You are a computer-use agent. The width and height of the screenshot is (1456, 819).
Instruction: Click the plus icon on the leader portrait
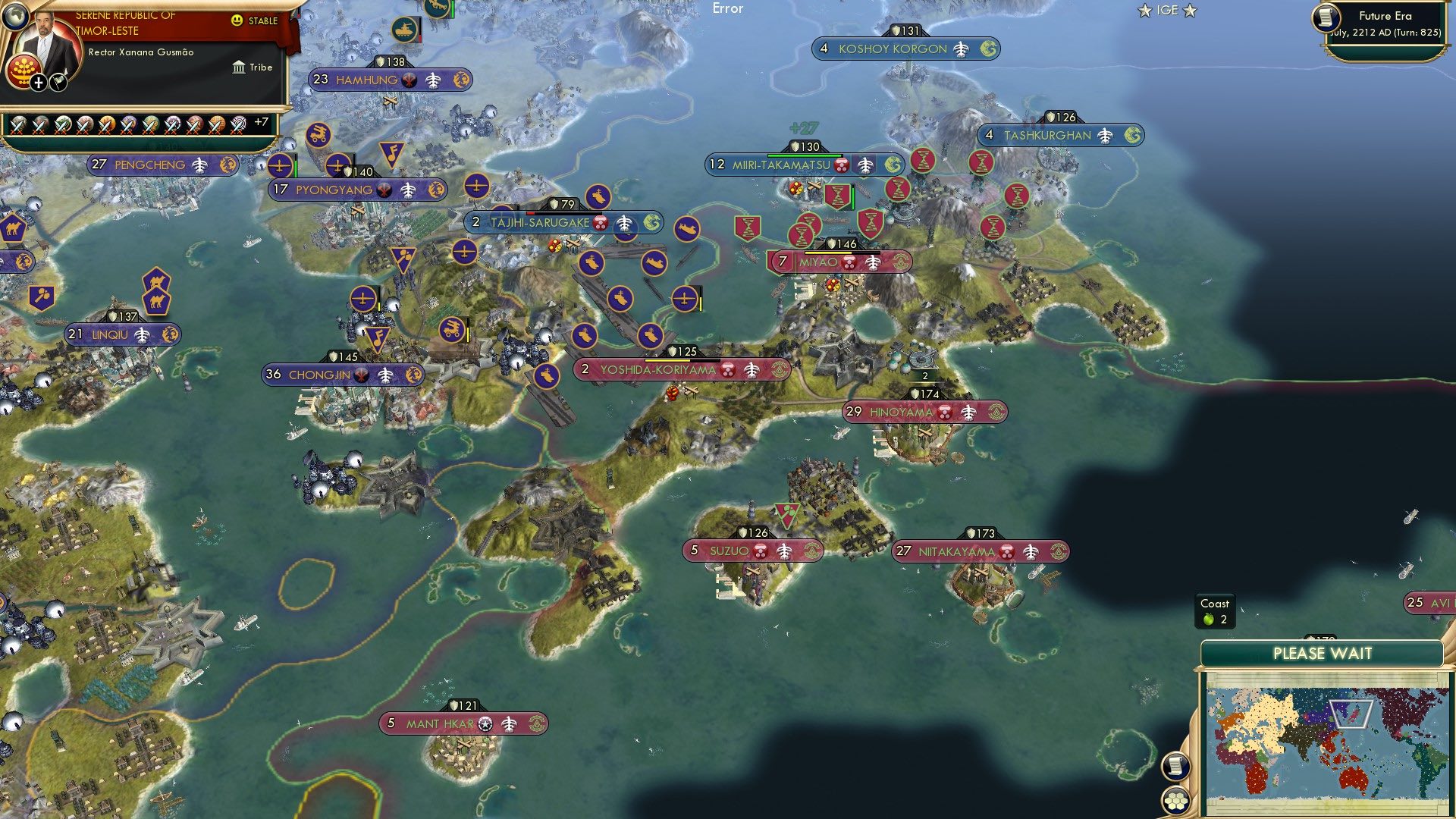38,82
